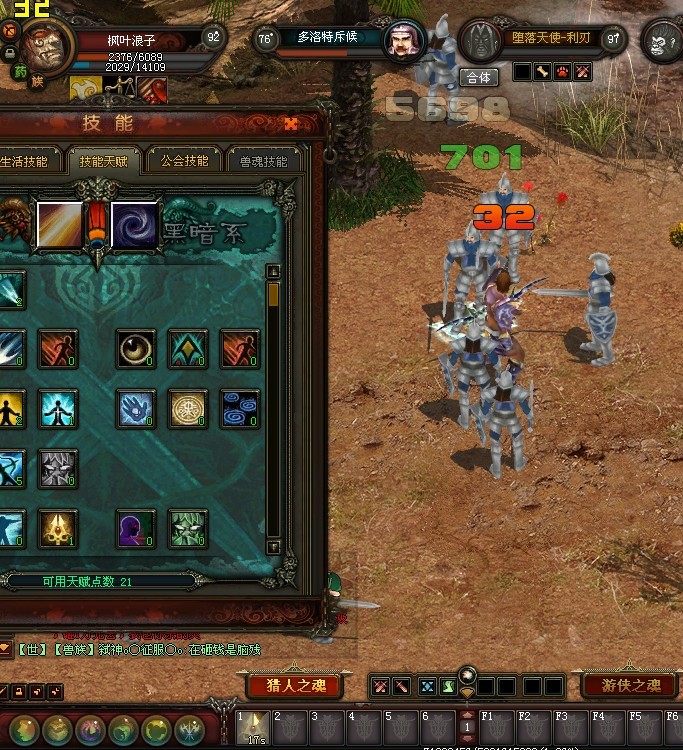This screenshot has height=750, width=683.
Task: Pick the purple hooded figure talent
Action: pyautogui.click(x=135, y=529)
